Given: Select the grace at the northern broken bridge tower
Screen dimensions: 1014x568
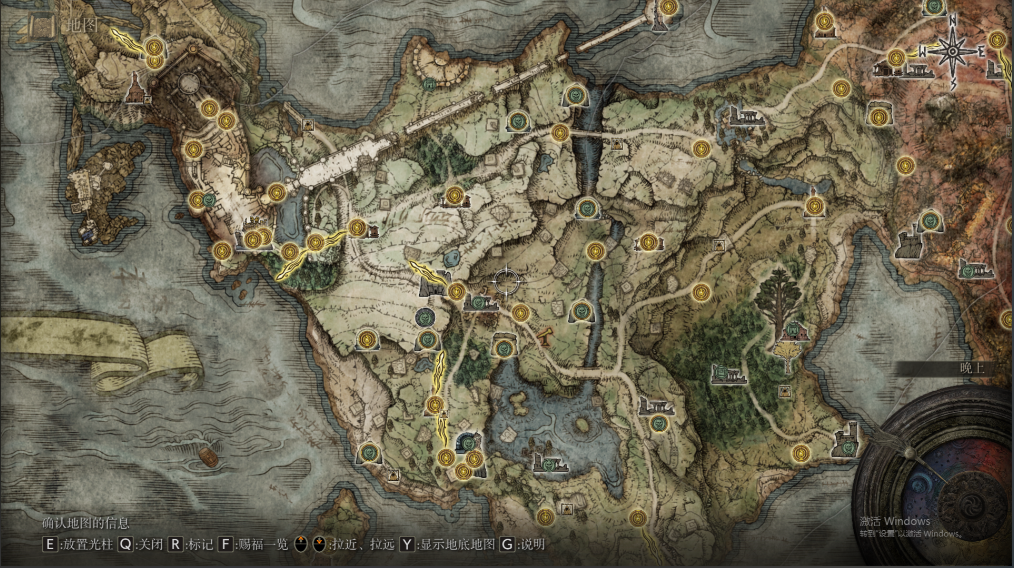Looking at the screenshot, I should [x=666, y=8].
